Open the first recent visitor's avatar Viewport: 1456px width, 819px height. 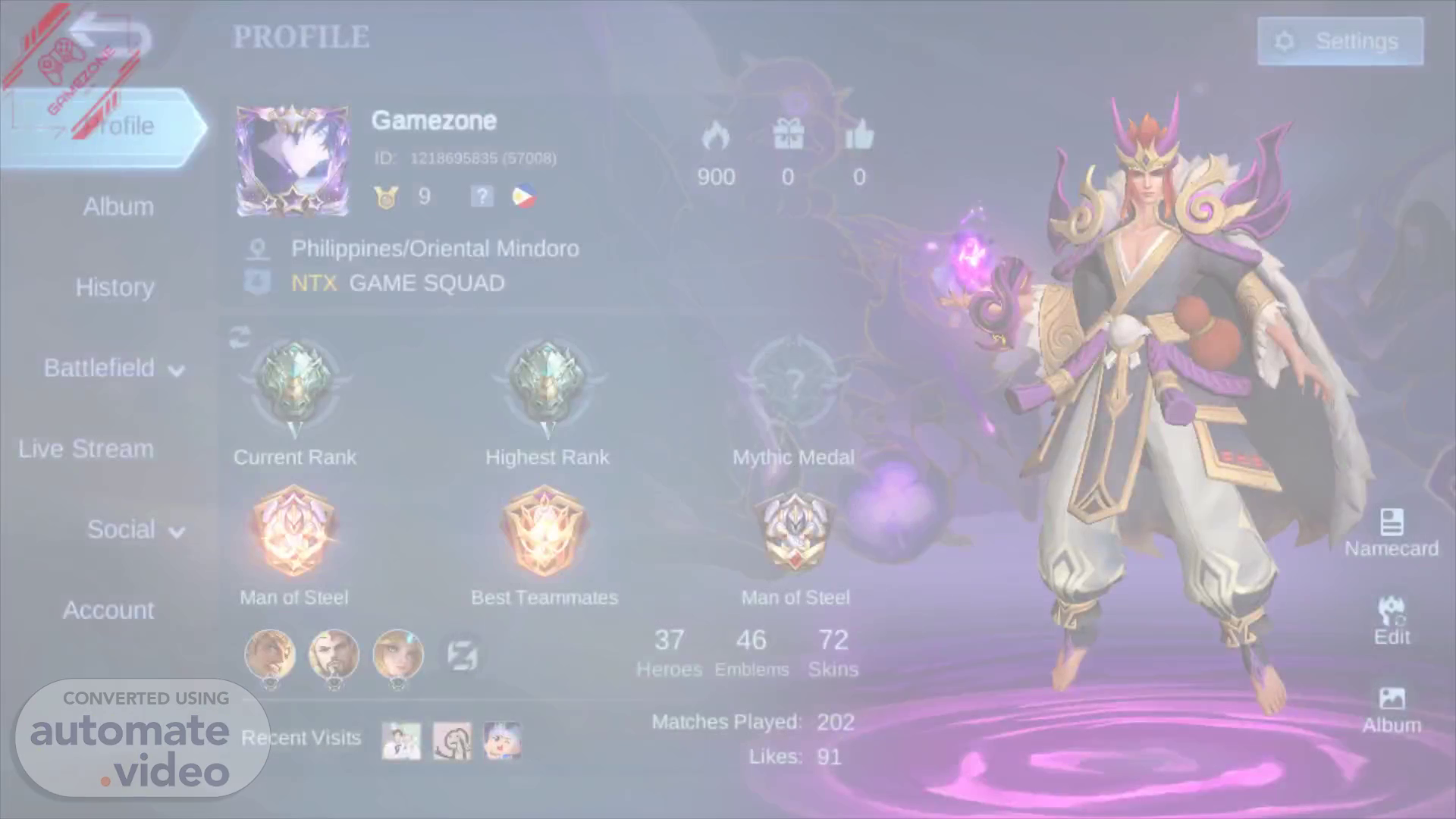tap(401, 740)
